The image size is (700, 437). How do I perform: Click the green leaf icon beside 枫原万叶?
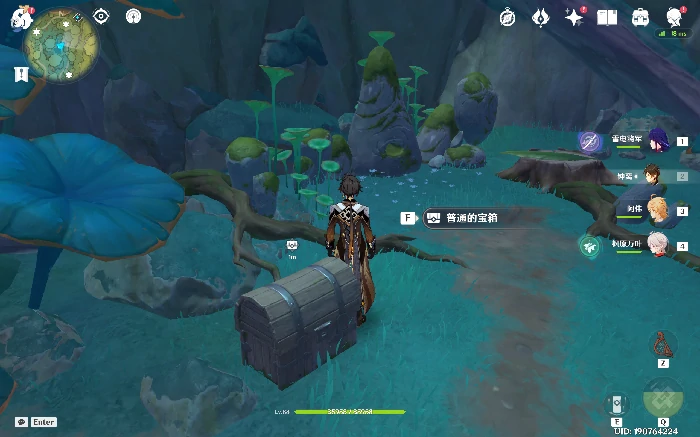click(589, 246)
